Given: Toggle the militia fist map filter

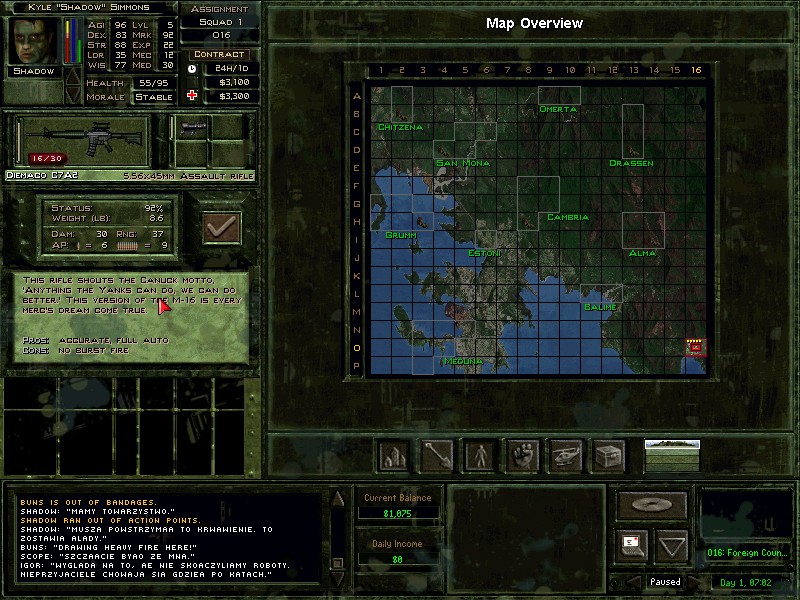Looking at the screenshot, I should 523,455.
